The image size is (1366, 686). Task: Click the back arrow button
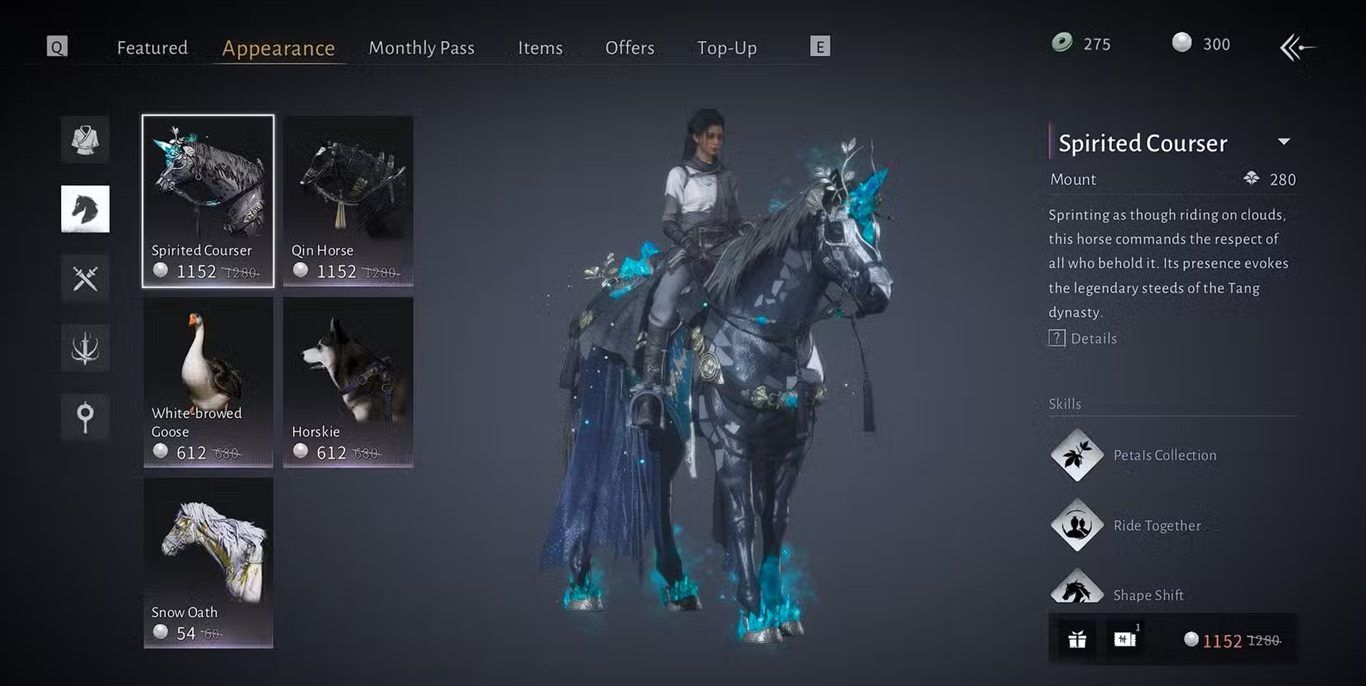coord(1297,47)
